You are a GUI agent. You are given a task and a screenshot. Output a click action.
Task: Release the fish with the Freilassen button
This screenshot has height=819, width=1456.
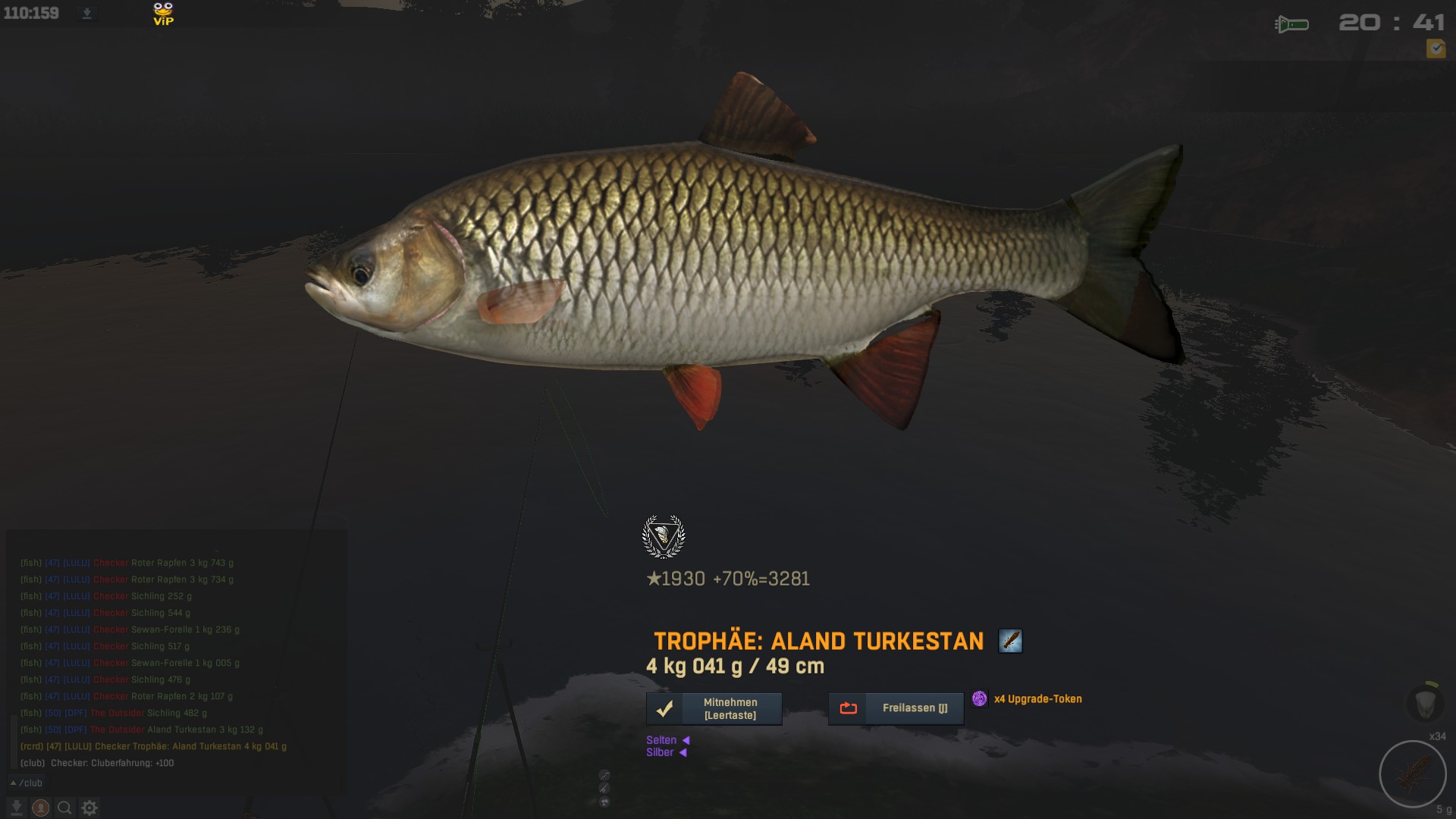click(896, 708)
